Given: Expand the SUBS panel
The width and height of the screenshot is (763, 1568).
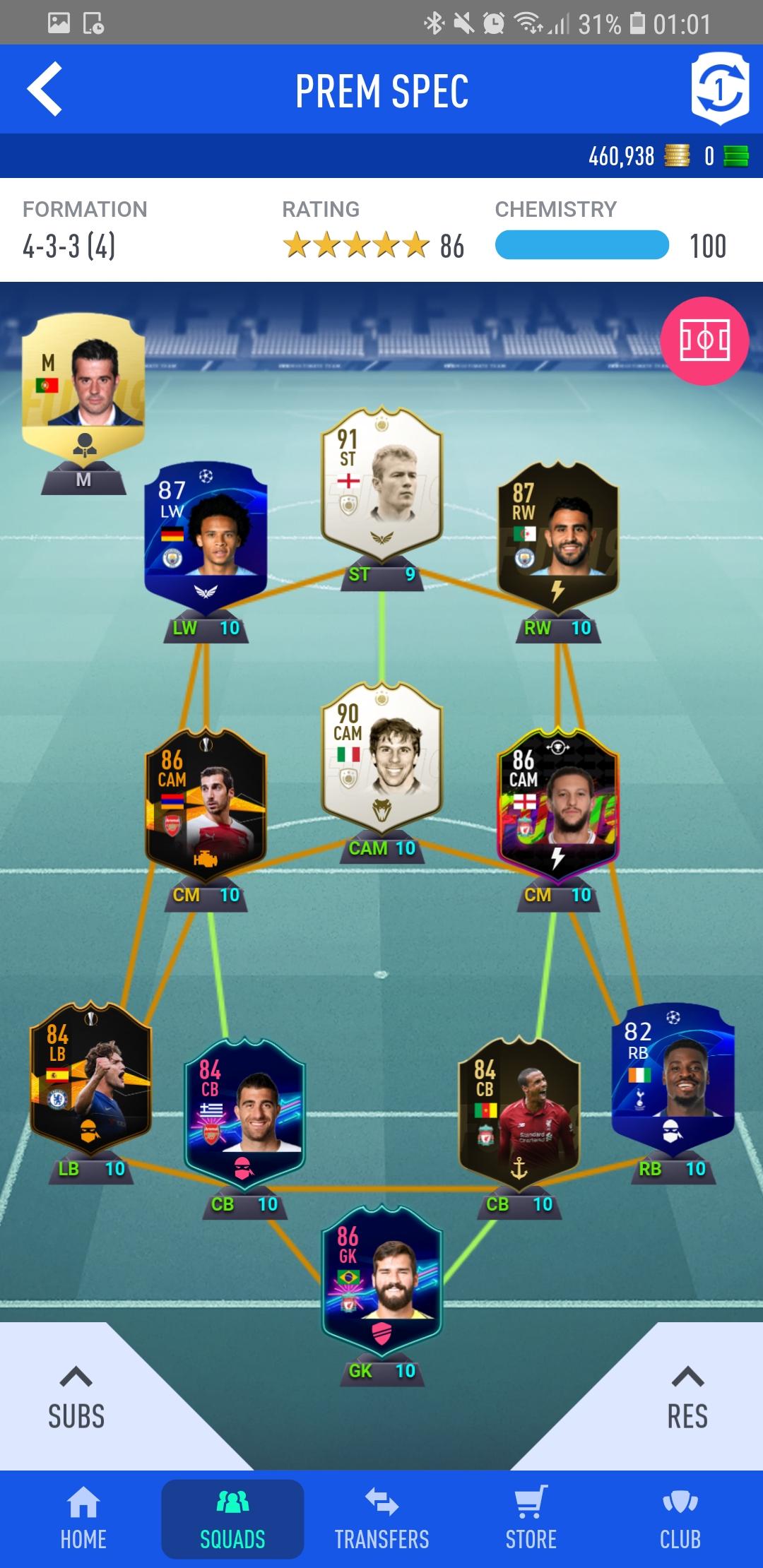Looking at the screenshot, I should [76, 1398].
